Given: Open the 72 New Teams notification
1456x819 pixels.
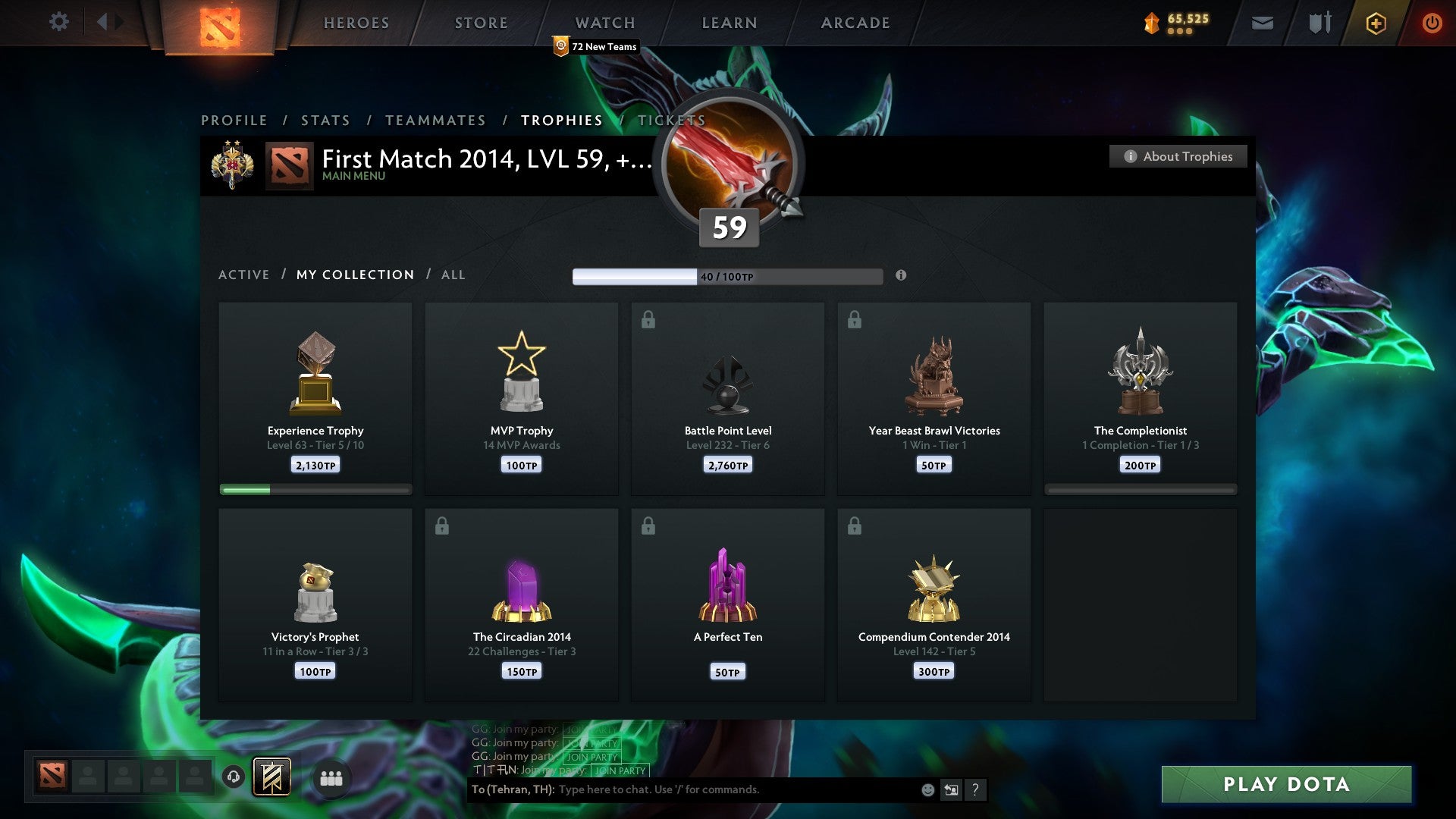Looking at the screenshot, I should [596, 46].
